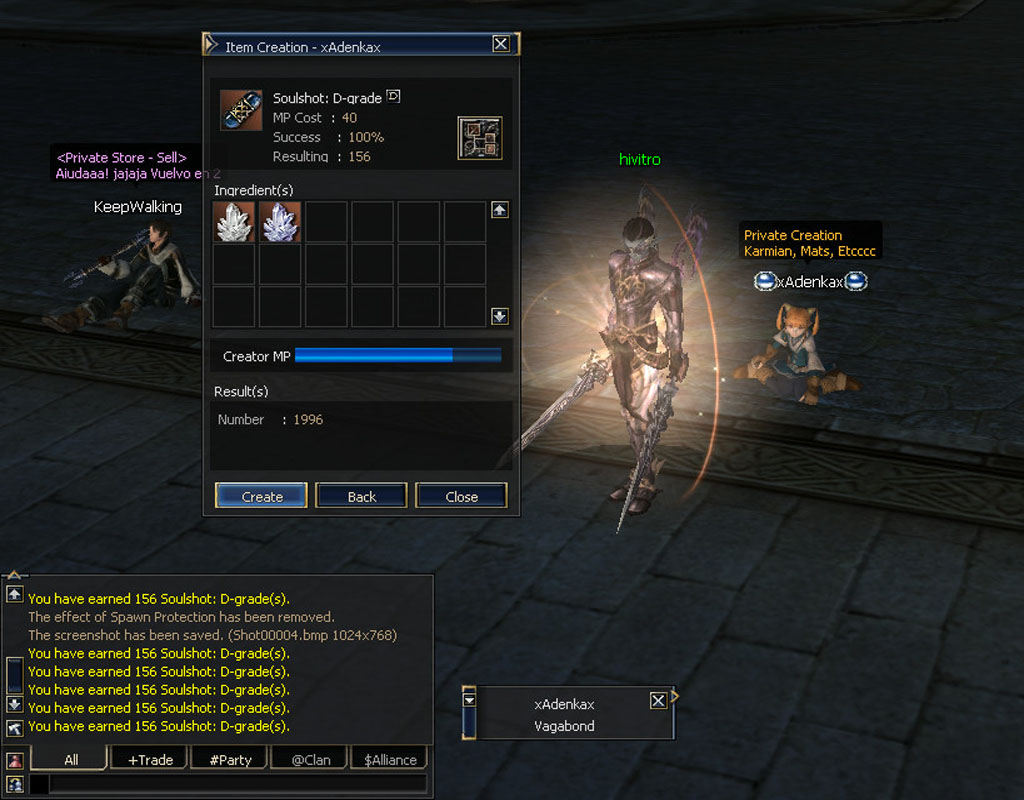This screenshot has height=800, width=1024.
Task: Select the white crystal ingredient slot
Action: coord(234,222)
